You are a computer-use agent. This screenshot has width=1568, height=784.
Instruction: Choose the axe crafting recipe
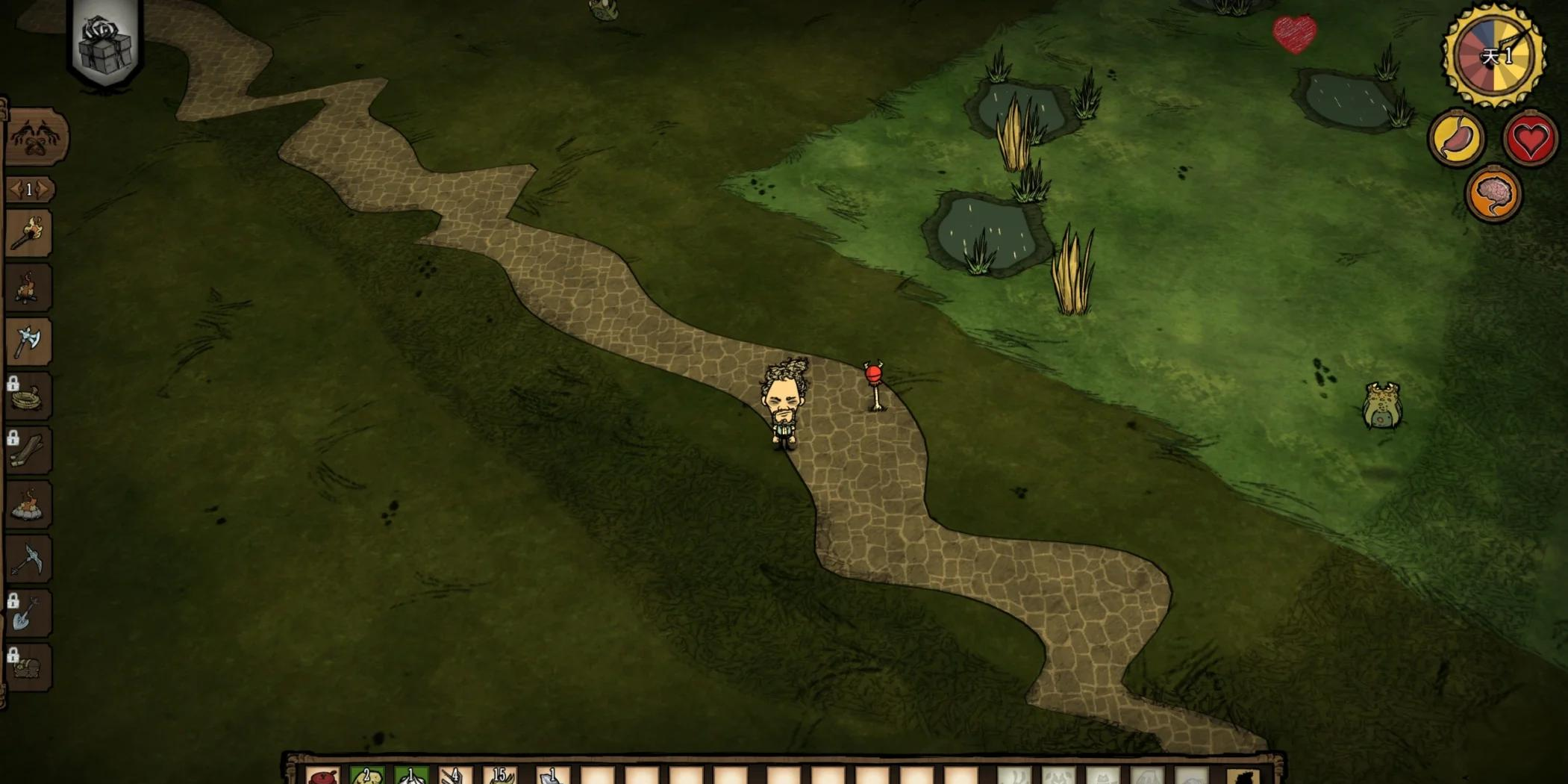pos(29,342)
